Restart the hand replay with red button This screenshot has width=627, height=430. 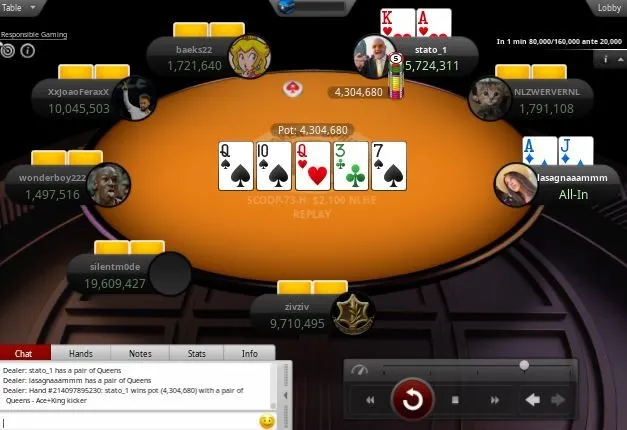click(x=411, y=401)
